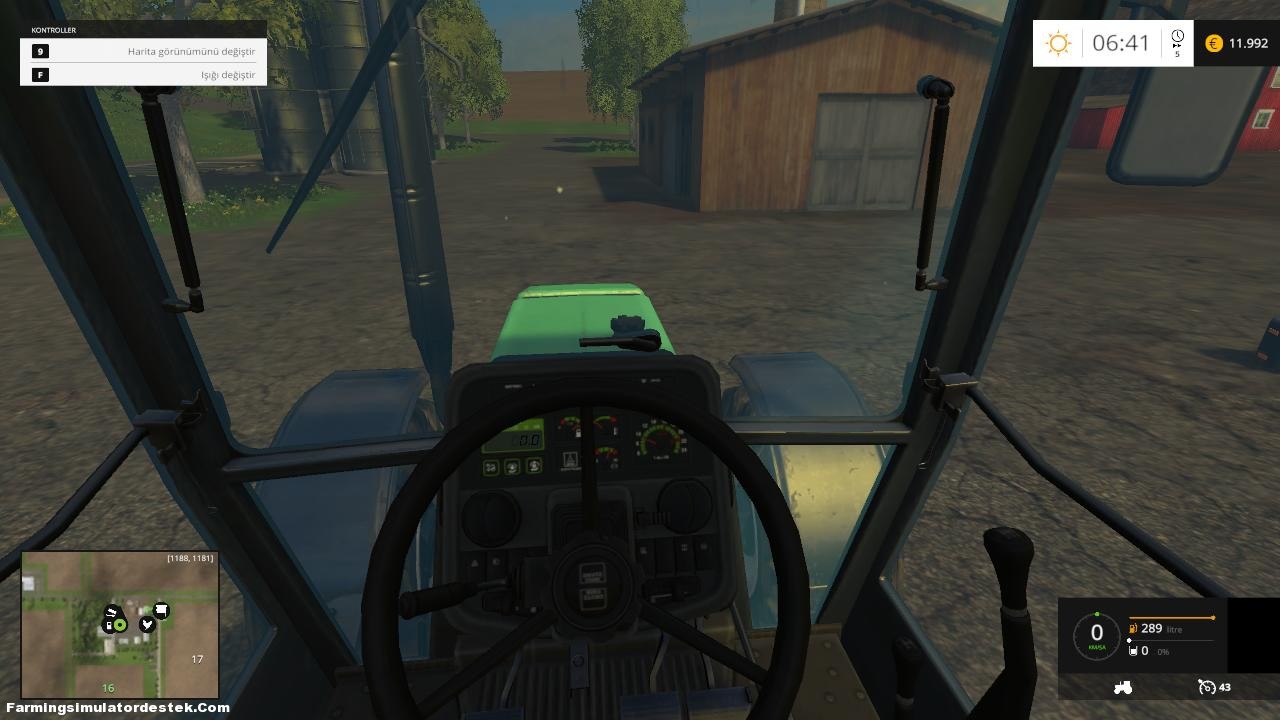Click the engine fill level icon showing 0%
This screenshot has width=1280, height=720.
click(1133, 651)
